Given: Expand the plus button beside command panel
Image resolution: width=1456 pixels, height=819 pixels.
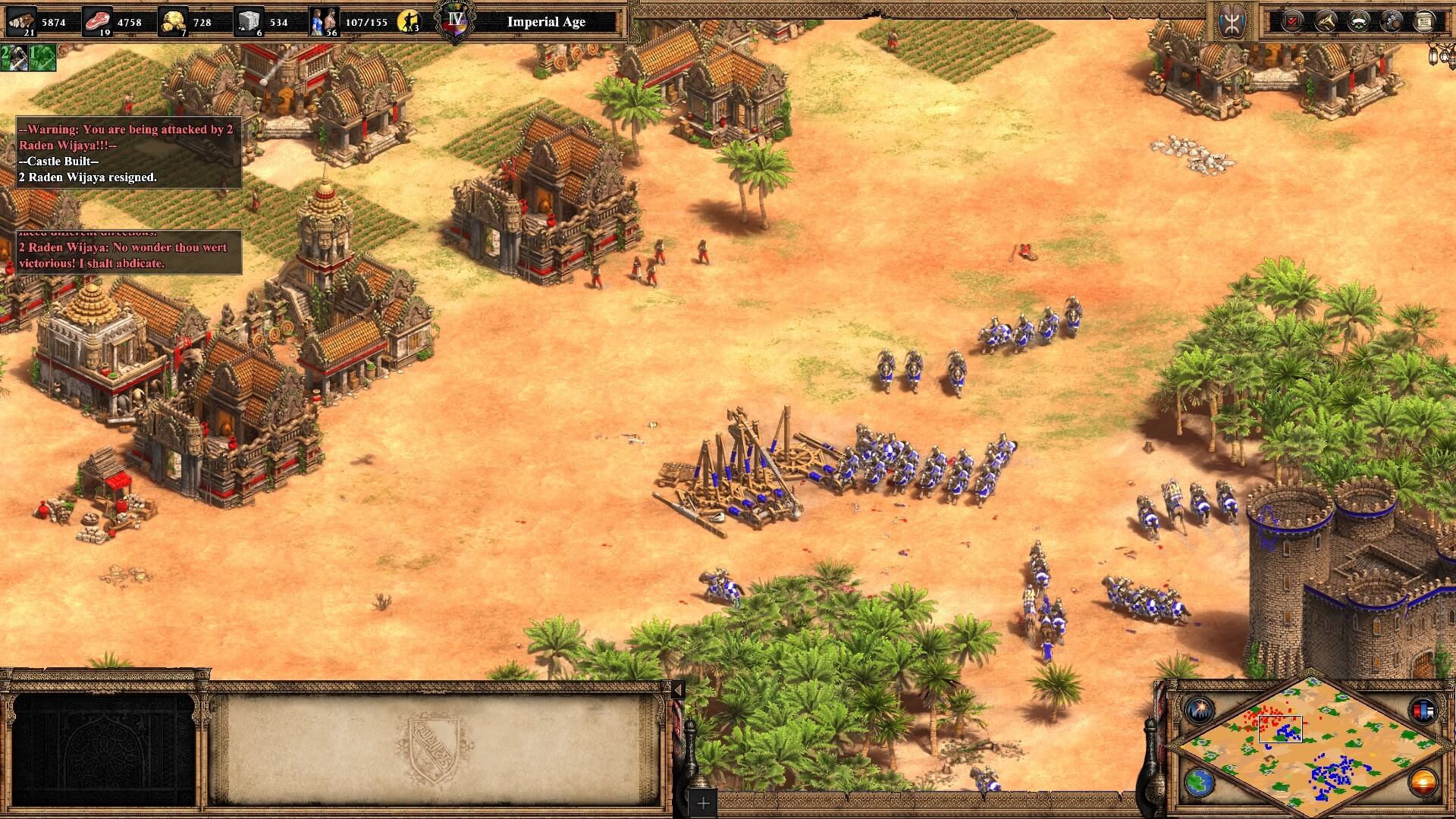Looking at the screenshot, I should tap(703, 803).
